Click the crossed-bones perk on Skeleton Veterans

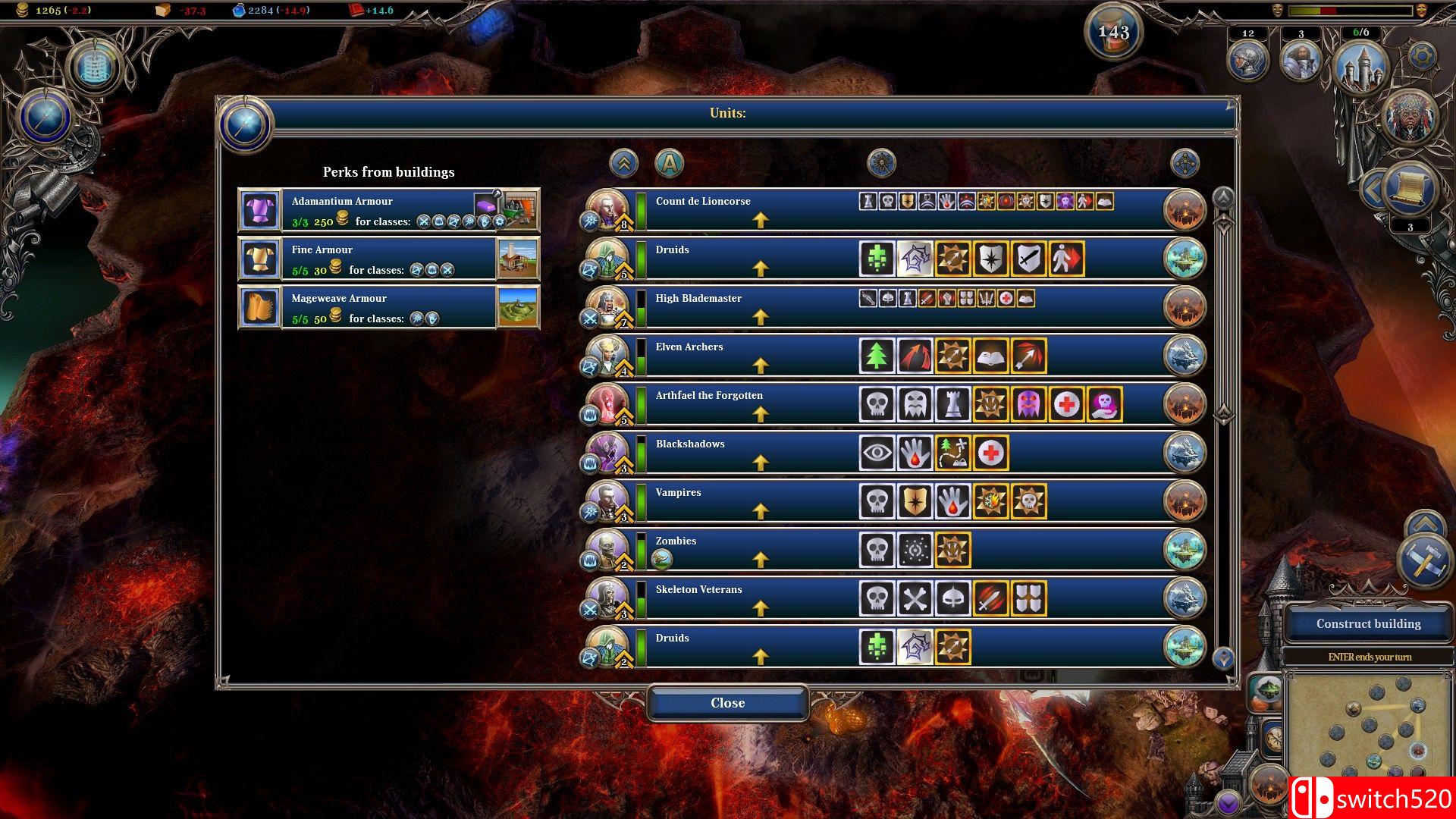915,598
